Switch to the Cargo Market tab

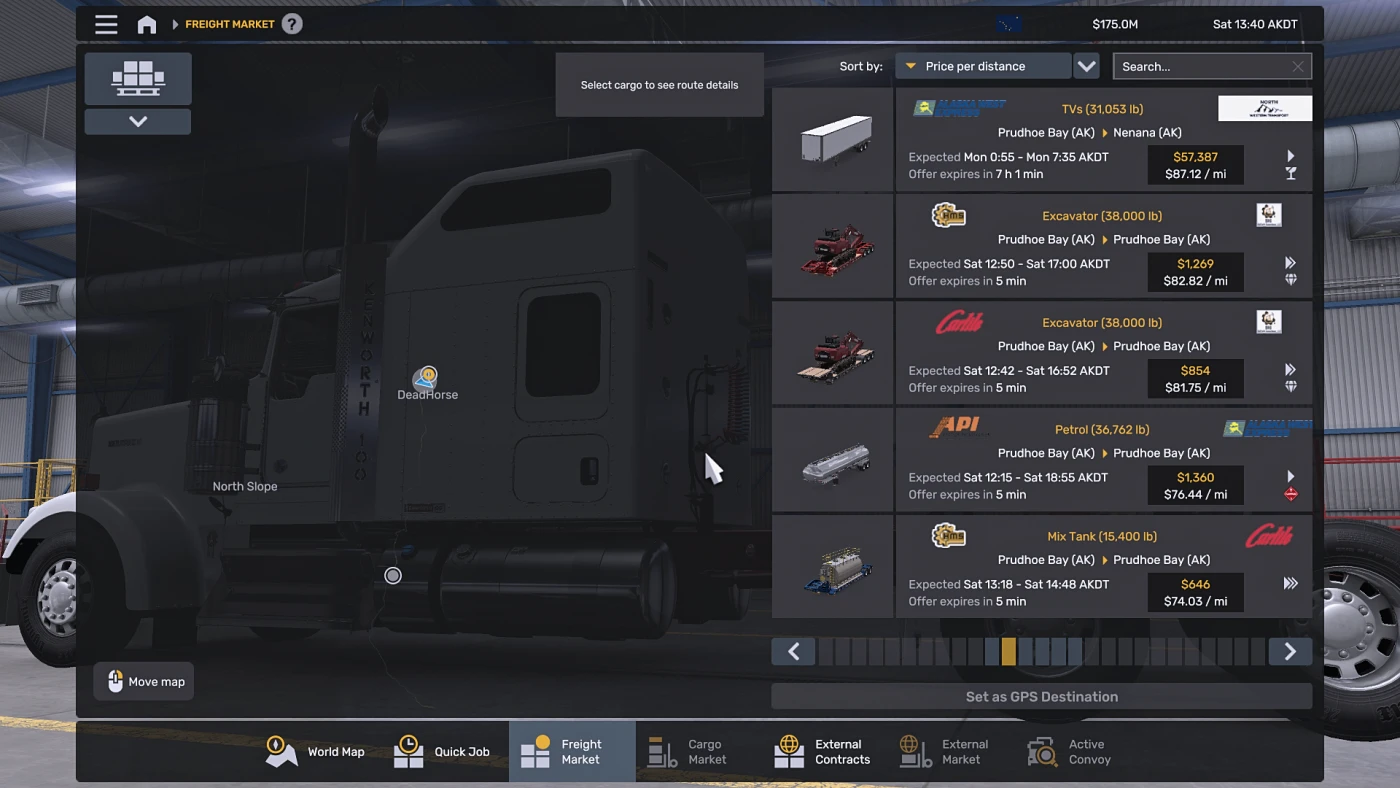point(688,751)
